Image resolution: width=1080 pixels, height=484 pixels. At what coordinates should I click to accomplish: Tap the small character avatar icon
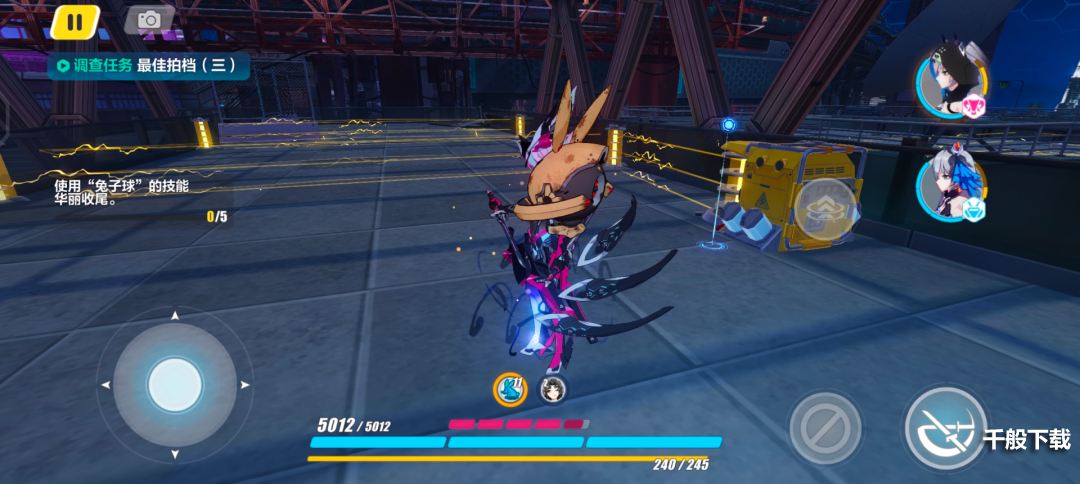(x=551, y=389)
